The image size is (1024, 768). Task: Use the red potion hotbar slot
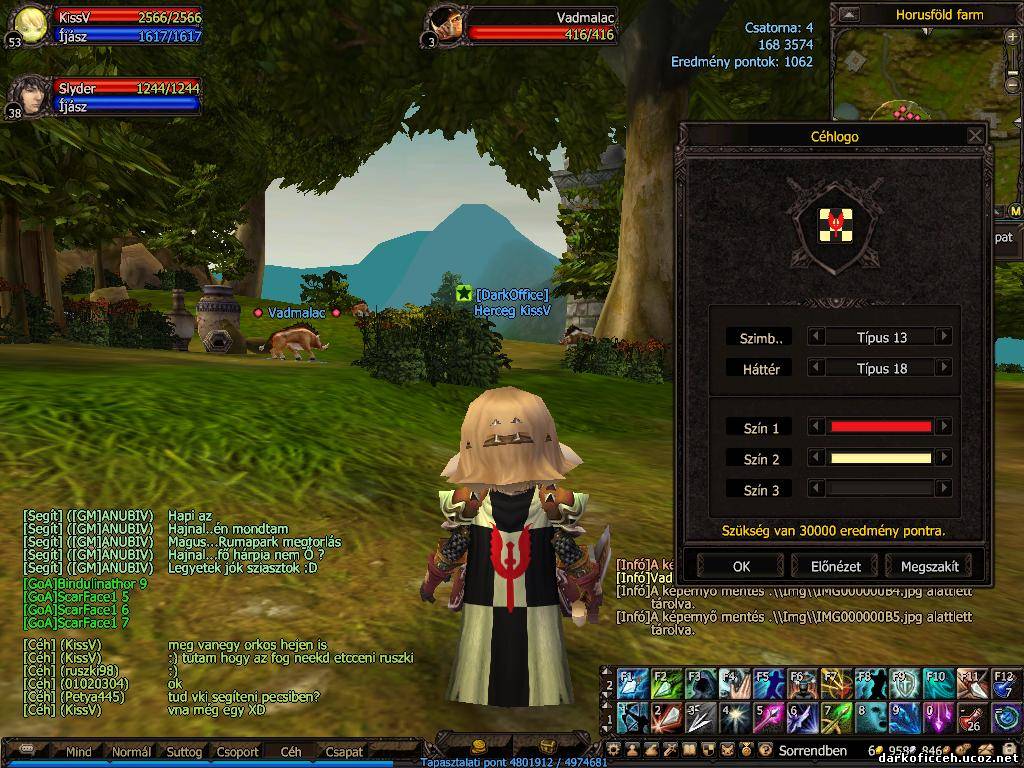click(970, 716)
